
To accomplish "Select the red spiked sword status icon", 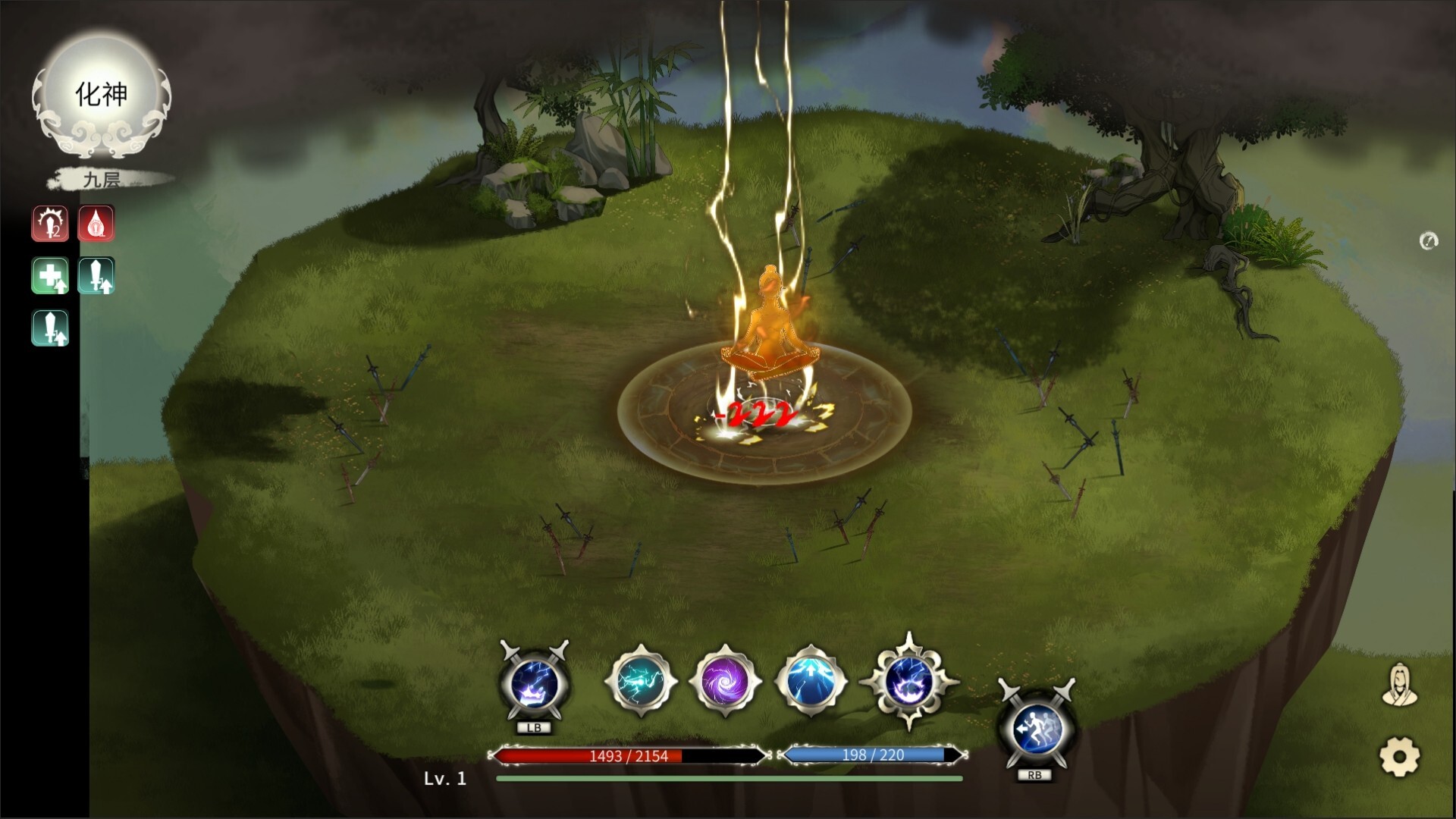I will coord(50,224).
